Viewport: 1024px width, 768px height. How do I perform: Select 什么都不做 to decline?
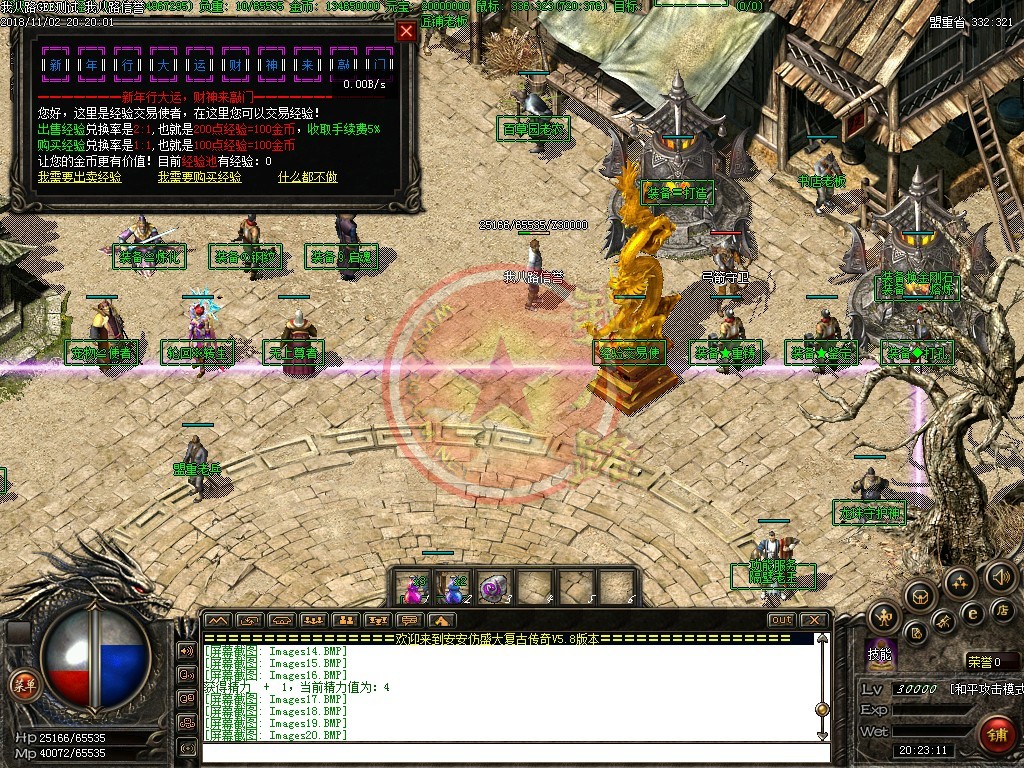pos(307,177)
